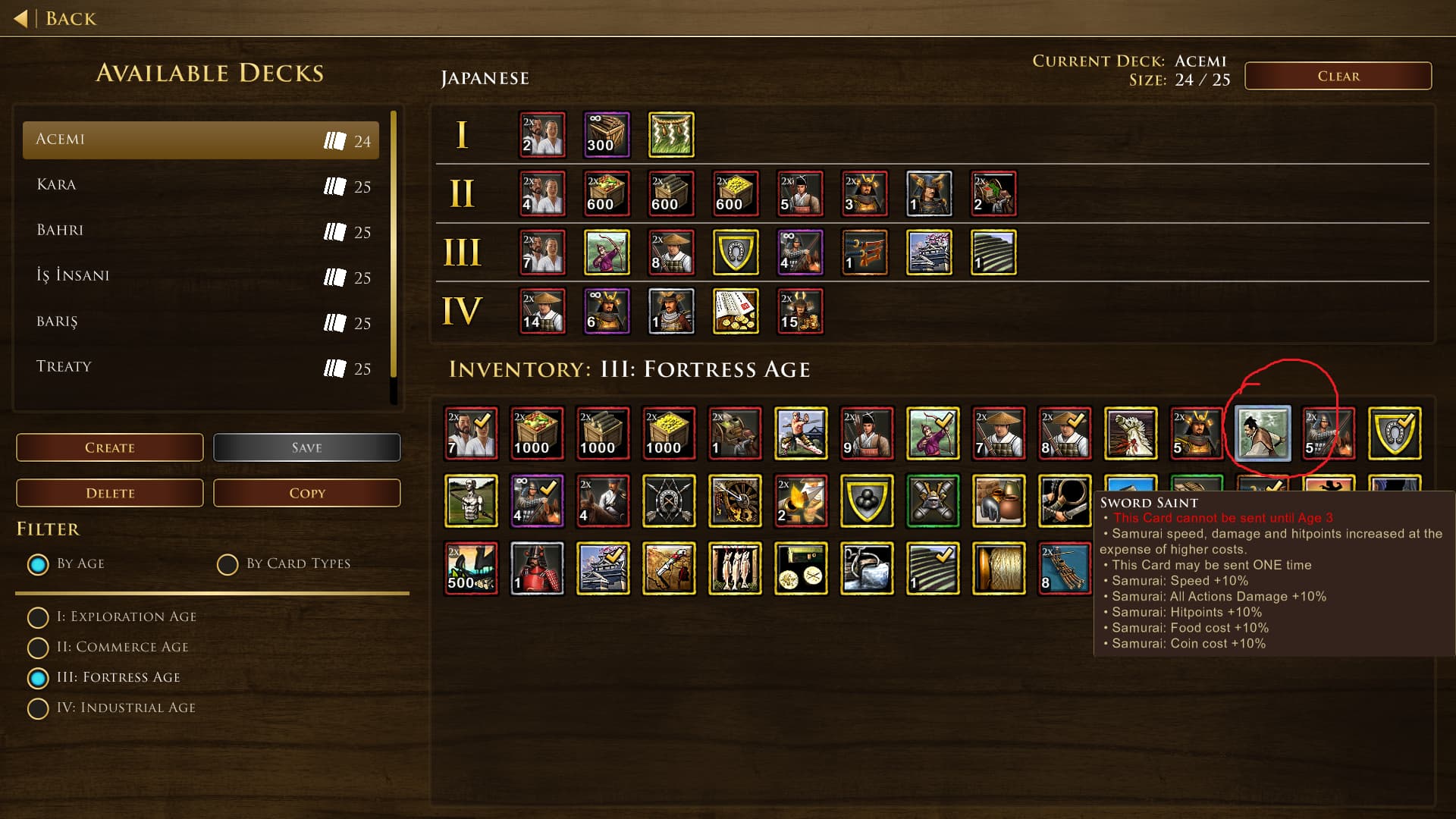1456x819 pixels.
Task: Select the Barış deck row
Action: 201,322
